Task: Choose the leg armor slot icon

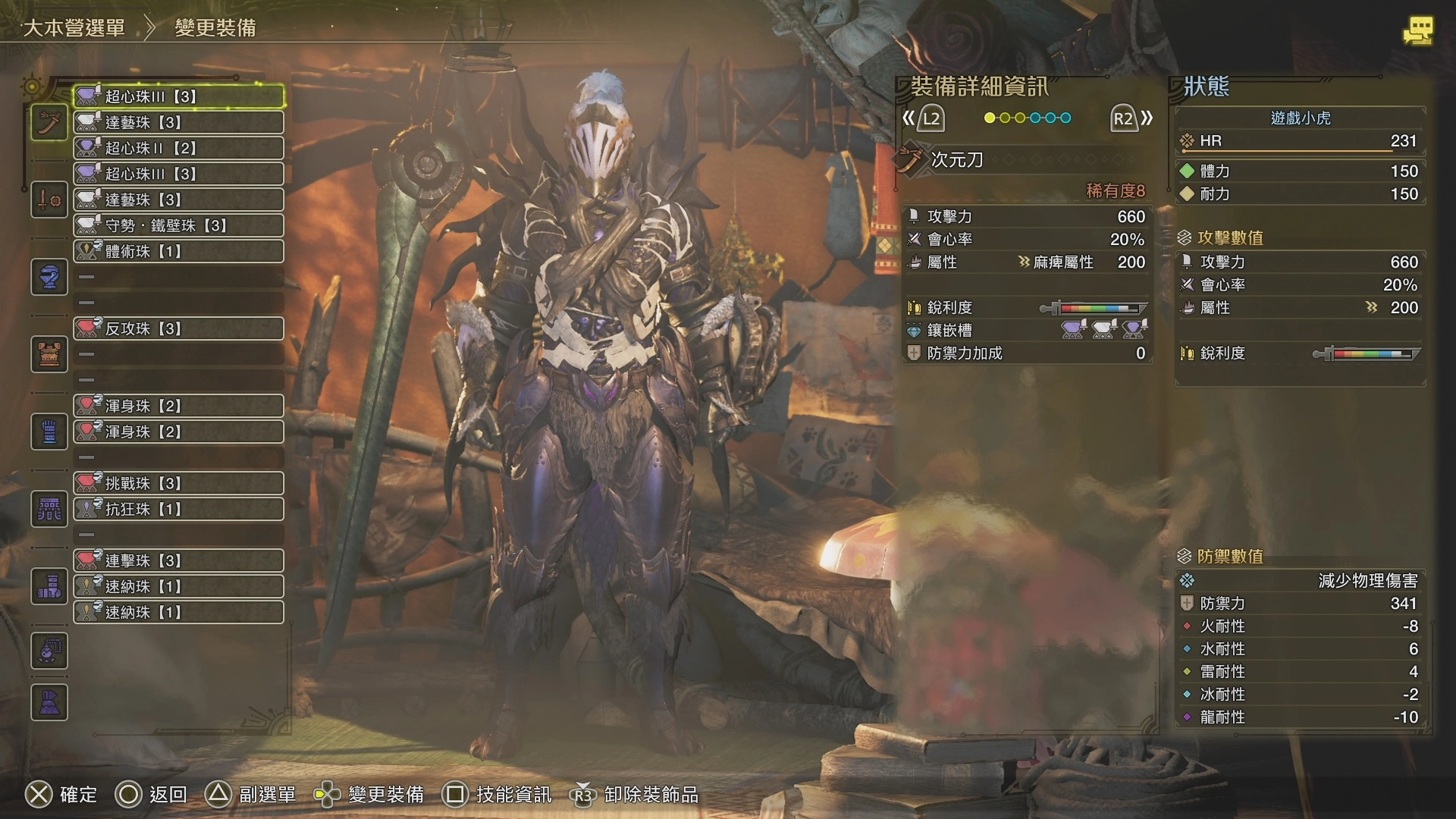Action: [x=49, y=586]
